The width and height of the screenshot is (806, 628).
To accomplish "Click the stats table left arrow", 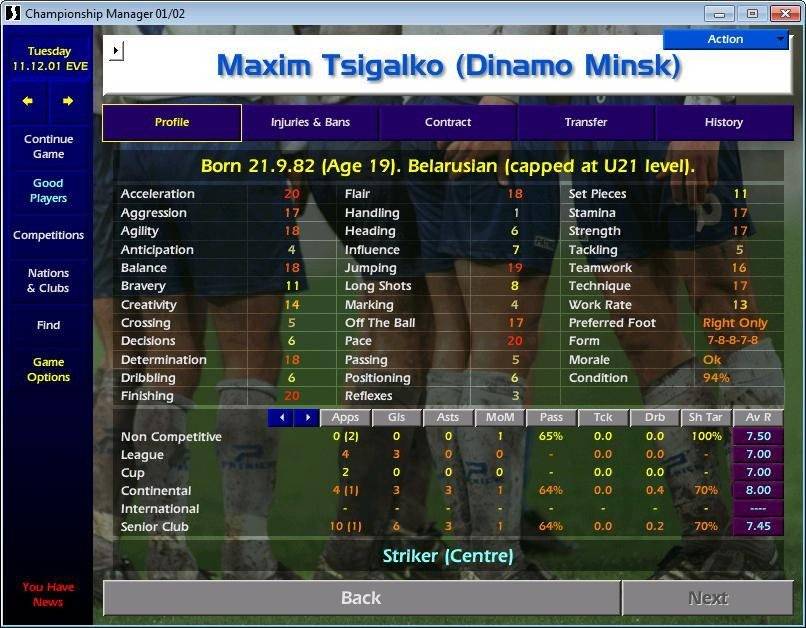I will tap(282, 417).
